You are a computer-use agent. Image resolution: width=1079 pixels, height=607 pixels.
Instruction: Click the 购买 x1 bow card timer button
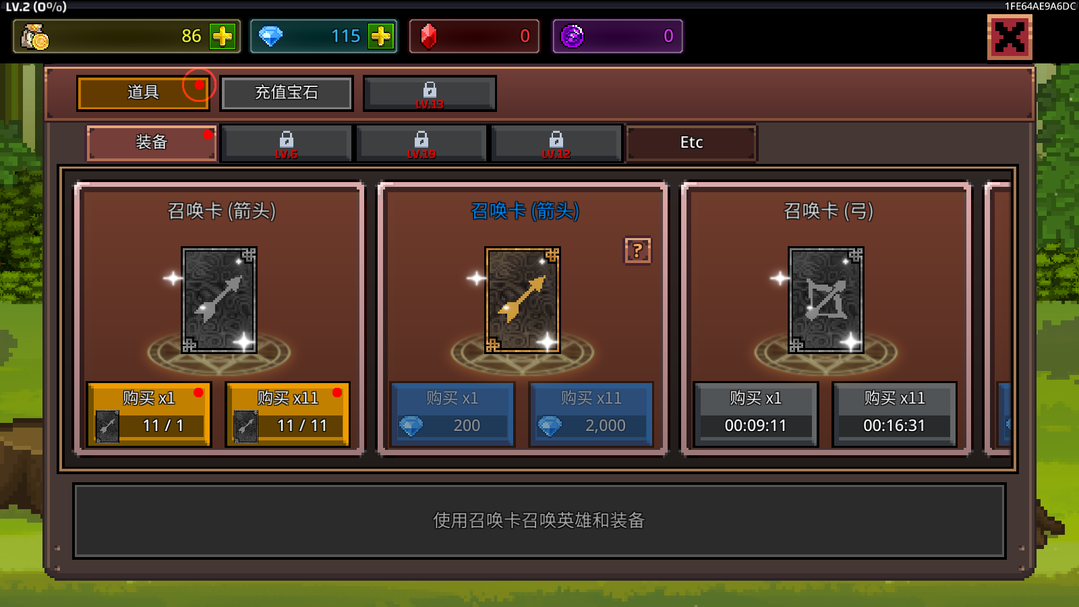click(756, 413)
